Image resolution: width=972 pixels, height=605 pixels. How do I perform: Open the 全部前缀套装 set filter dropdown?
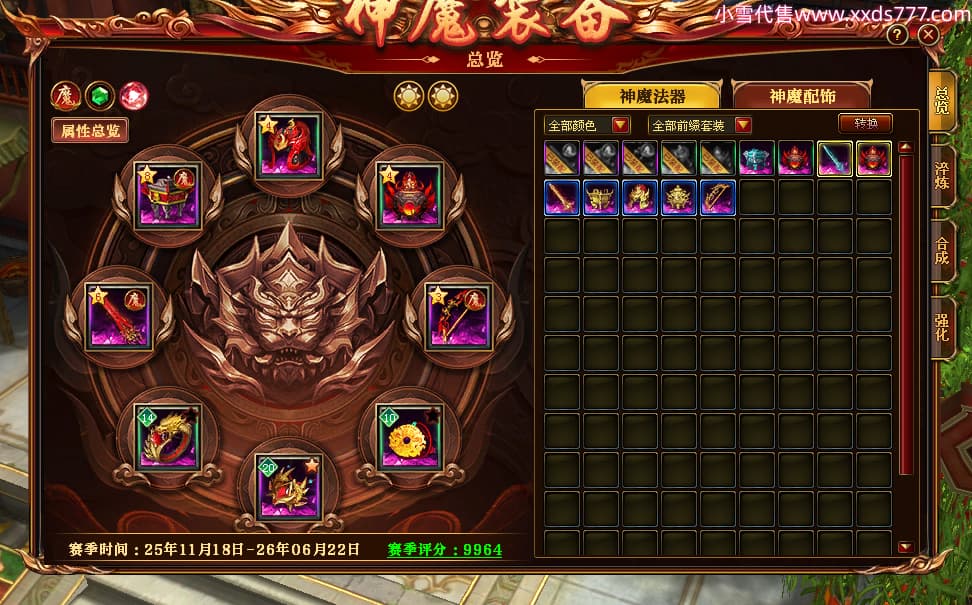pyautogui.click(x=700, y=125)
